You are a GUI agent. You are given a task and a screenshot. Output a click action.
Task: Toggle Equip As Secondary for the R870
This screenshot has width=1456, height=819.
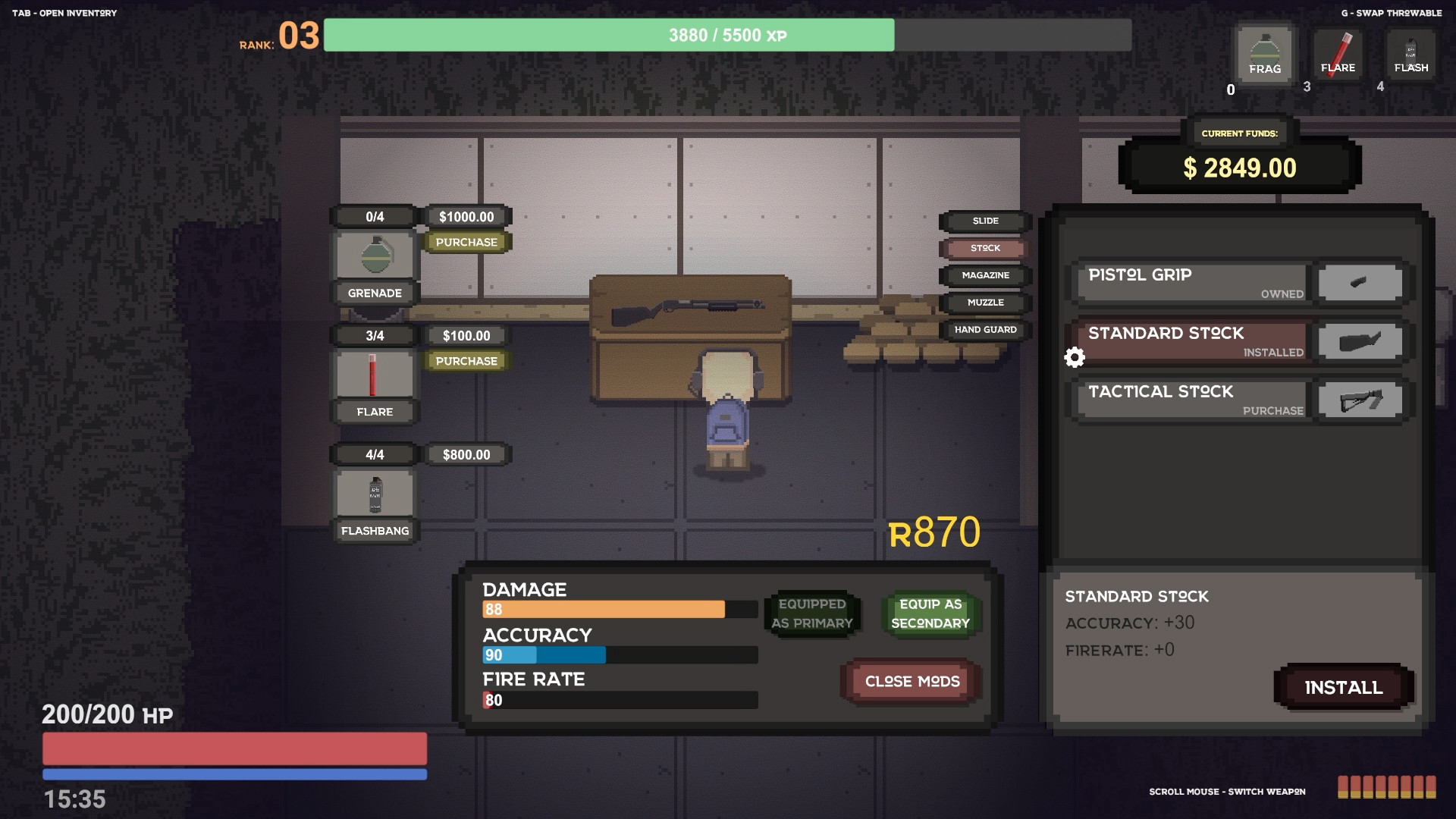pyautogui.click(x=930, y=614)
